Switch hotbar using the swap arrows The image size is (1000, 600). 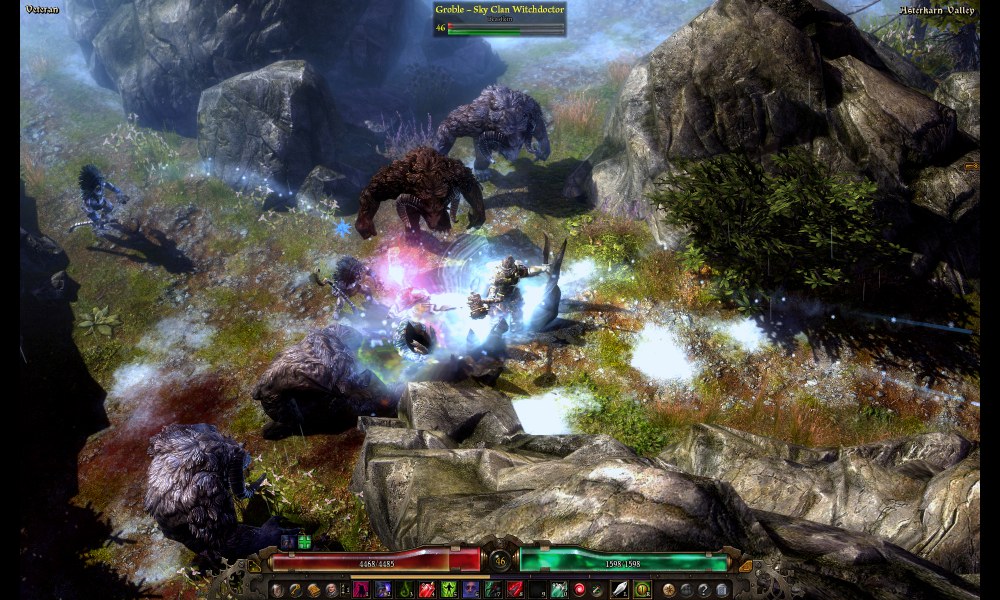pyautogui.click(x=345, y=590)
